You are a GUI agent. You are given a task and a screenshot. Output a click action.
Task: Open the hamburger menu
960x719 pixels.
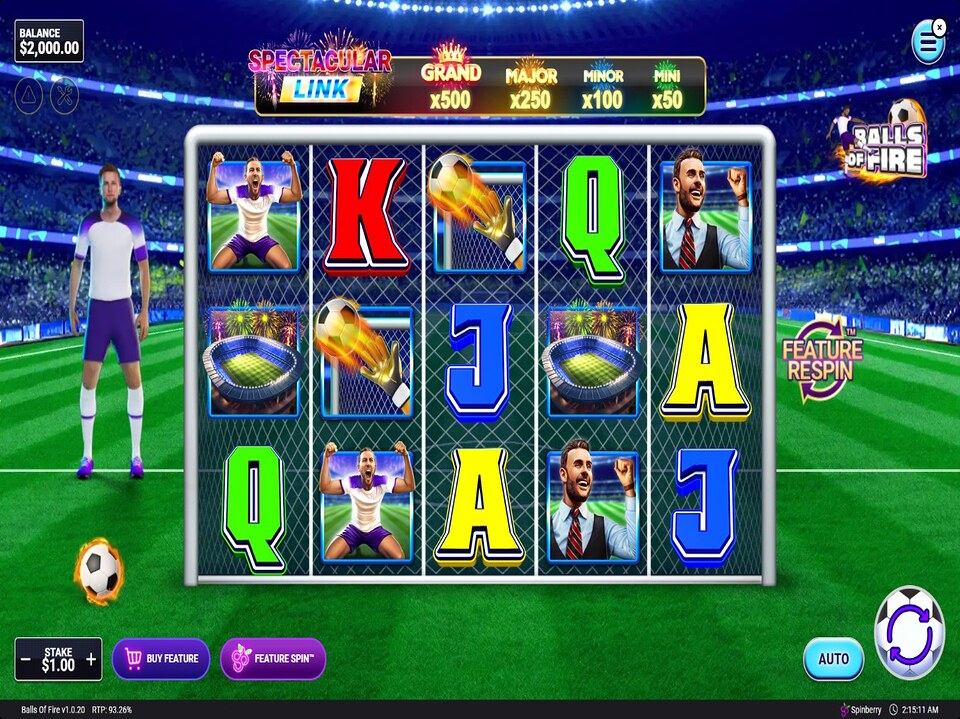point(928,43)
